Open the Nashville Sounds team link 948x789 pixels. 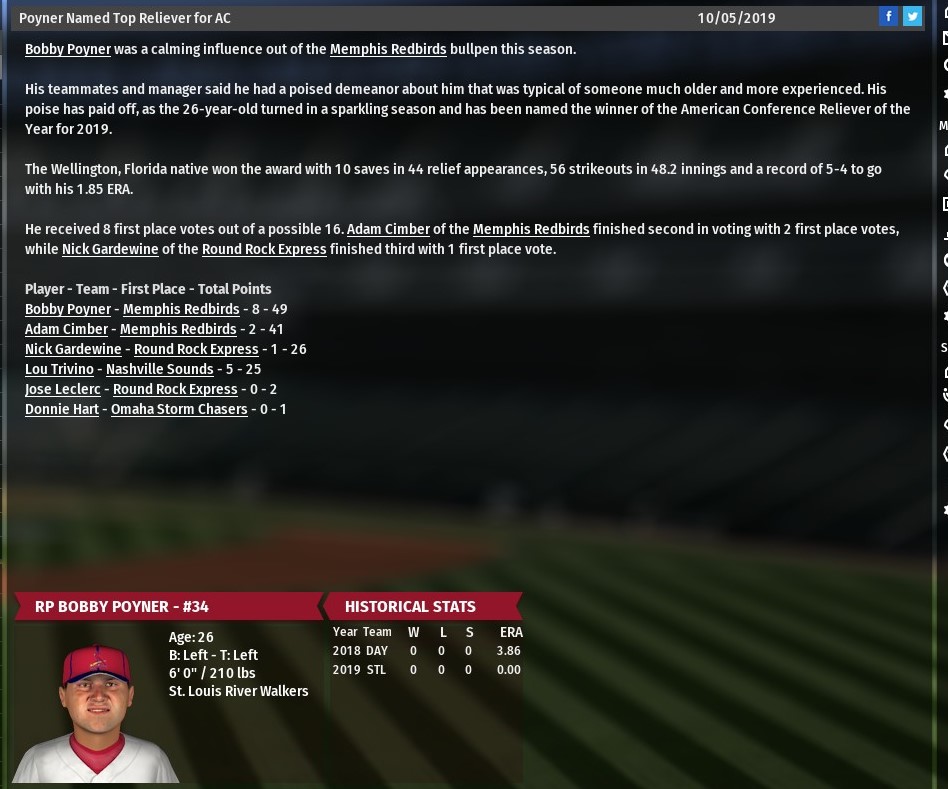[x=159, y=369]
